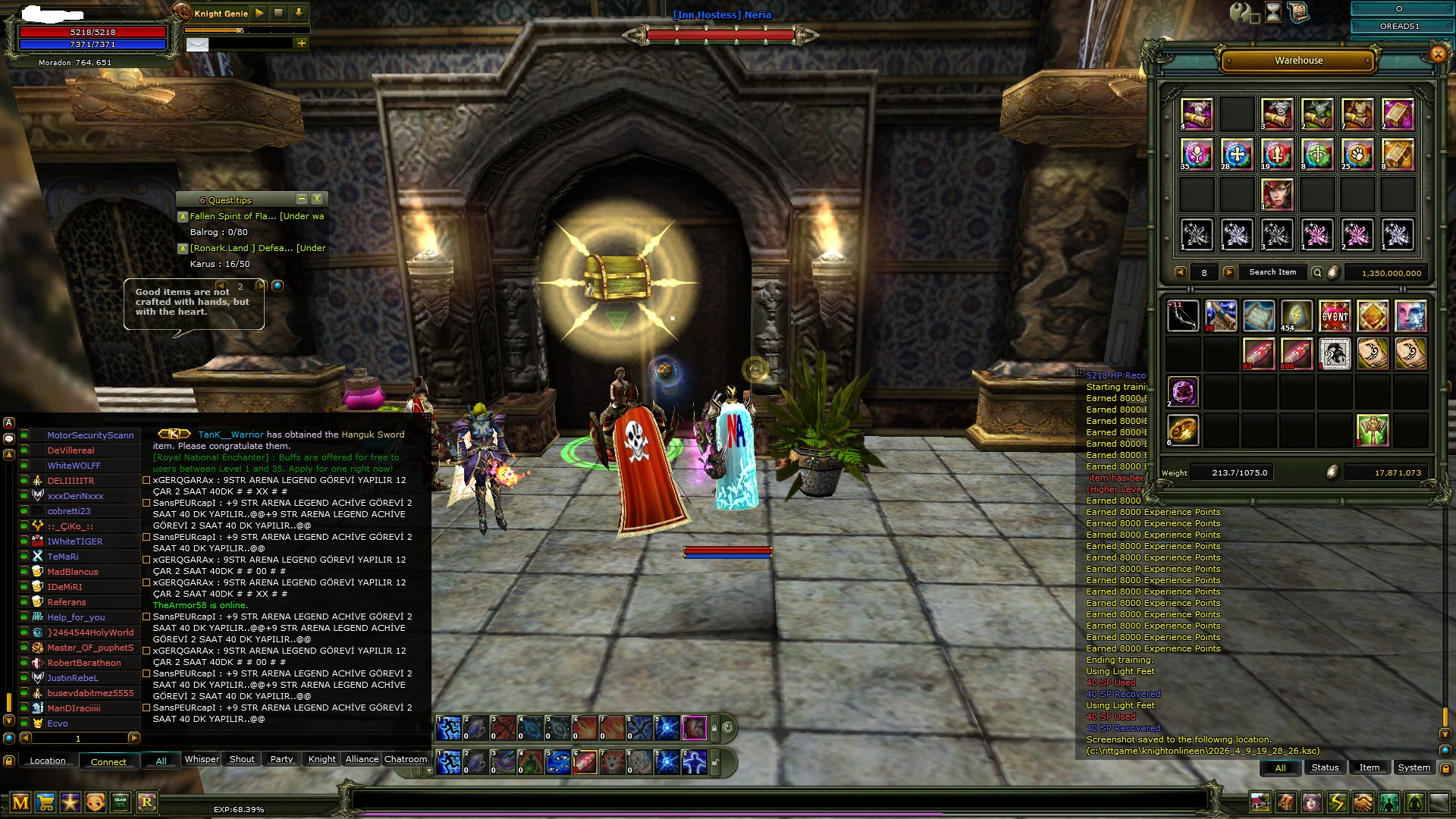Image resolution: width=1456 pixels, height=819 pixels.
Task: Select the yellow lightning bolt skill icon
Action: 1338,802
